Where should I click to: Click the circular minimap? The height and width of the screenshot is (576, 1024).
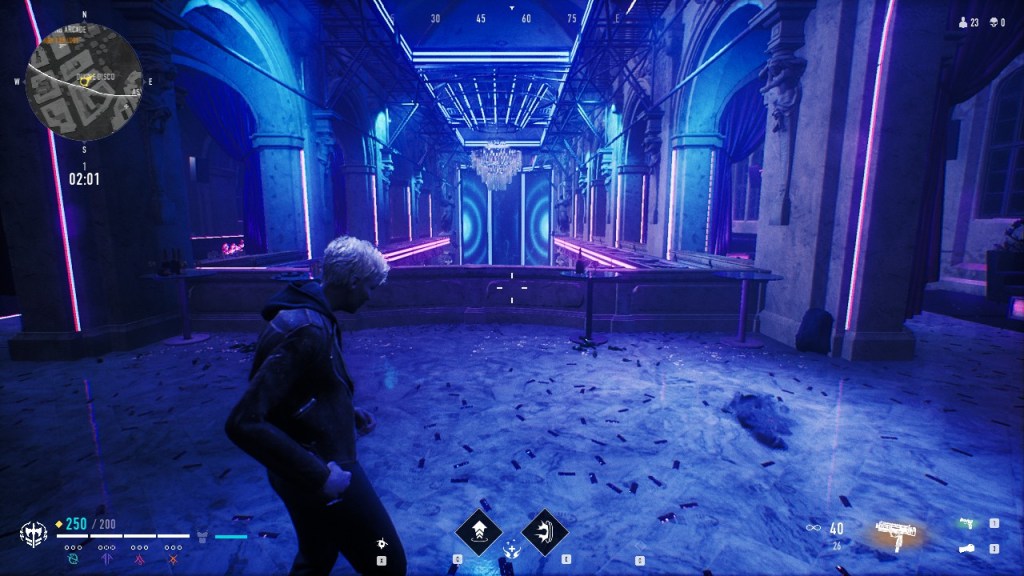coord(84,79)
